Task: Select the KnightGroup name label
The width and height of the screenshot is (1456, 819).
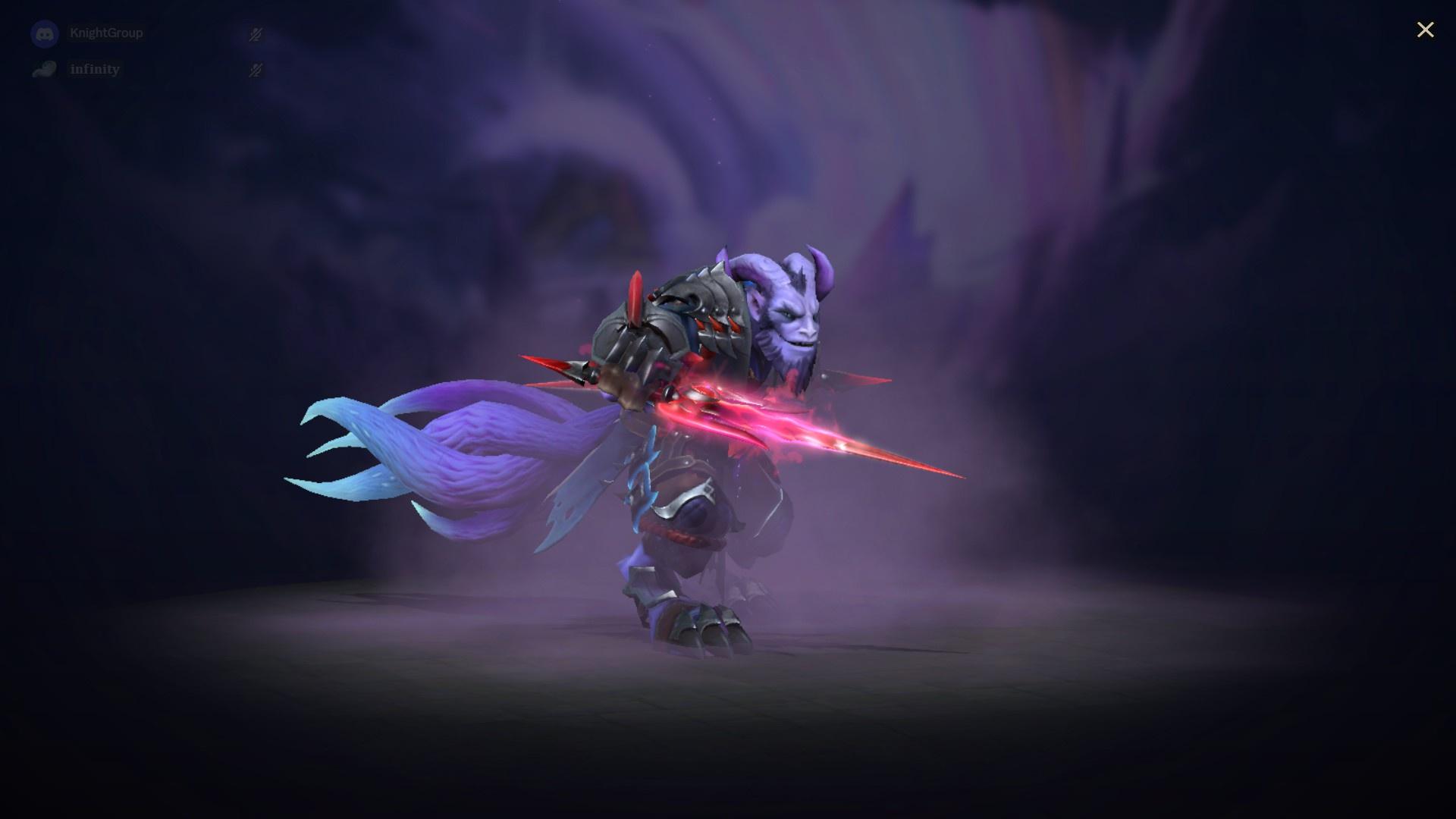Action: pyautogui.click(x=106, y=33)
